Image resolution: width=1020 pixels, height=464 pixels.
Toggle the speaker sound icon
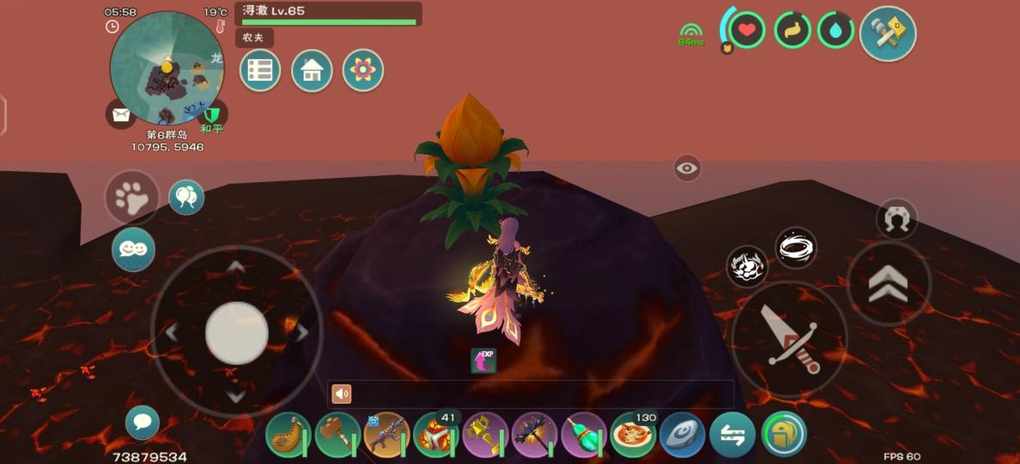pyautogui.click(x=342, y=394)
